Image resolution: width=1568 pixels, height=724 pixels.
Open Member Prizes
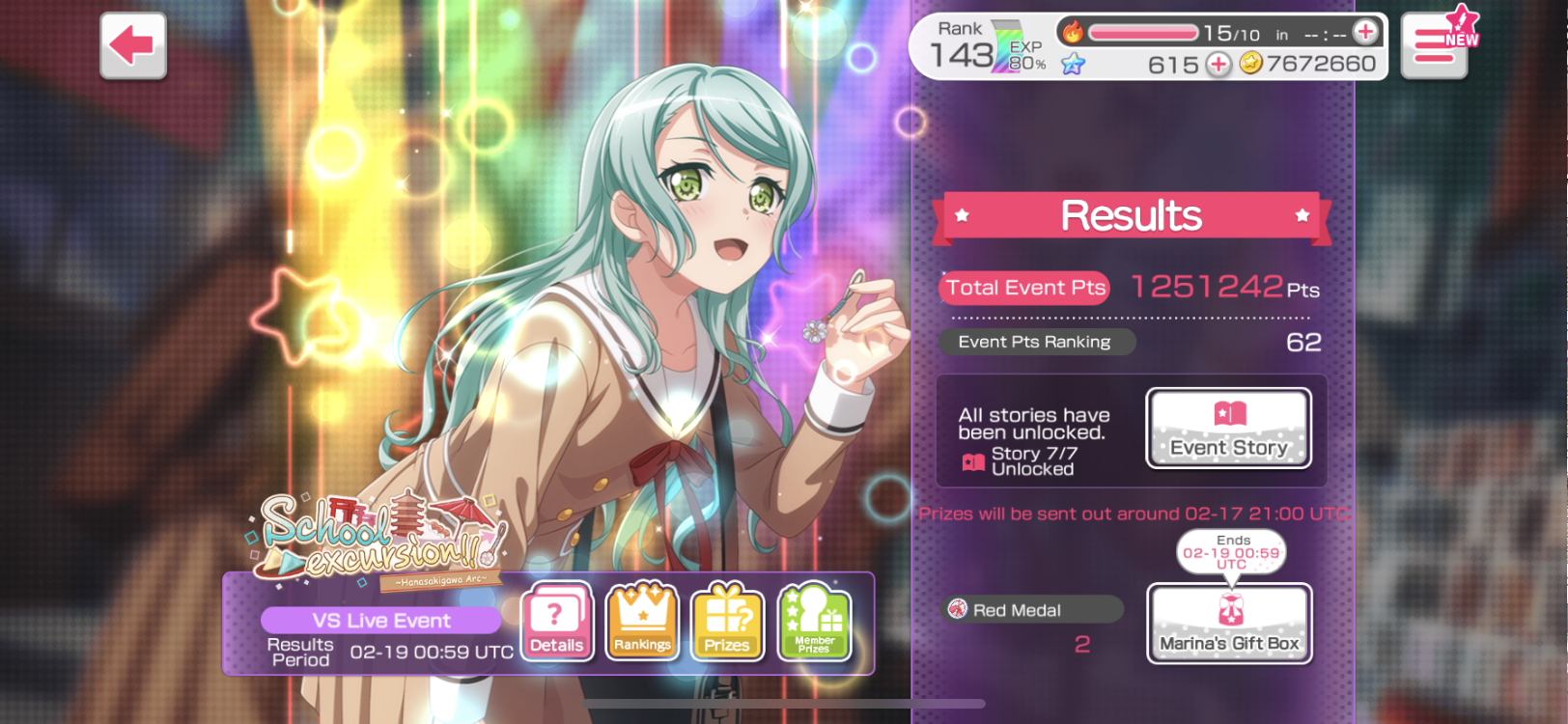tap(814, 623)
